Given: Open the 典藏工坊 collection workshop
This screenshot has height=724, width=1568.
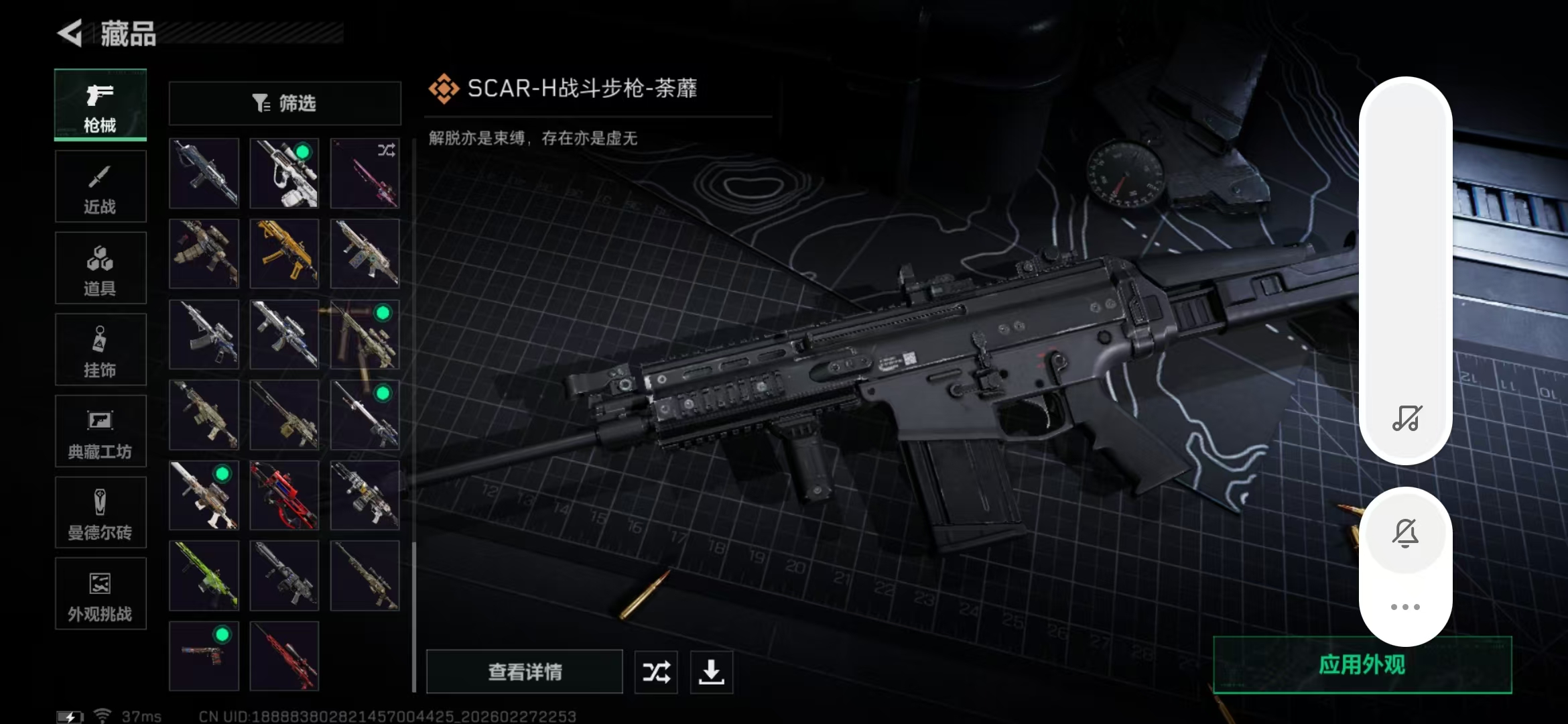Looking at the screenshot, I should (101, 431).
